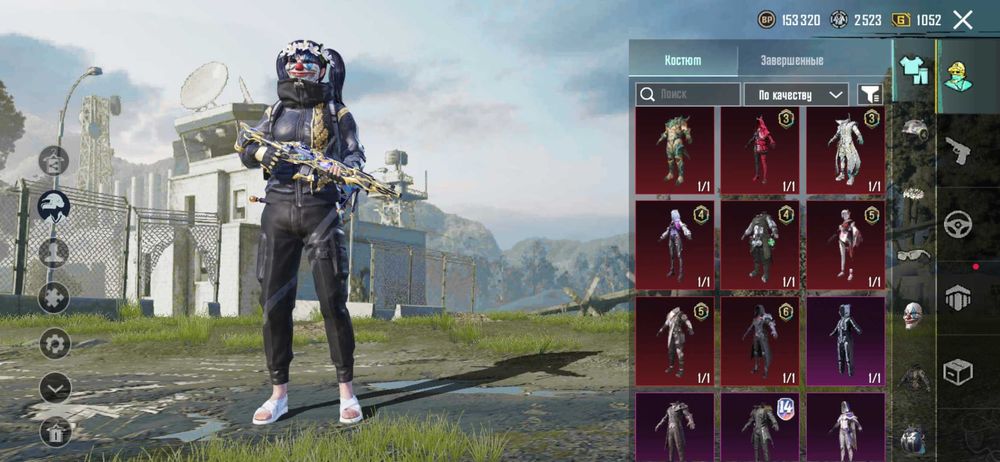Choose the red hooded outfit
The height and width of the screenshot is (462, 1000).
760,151
